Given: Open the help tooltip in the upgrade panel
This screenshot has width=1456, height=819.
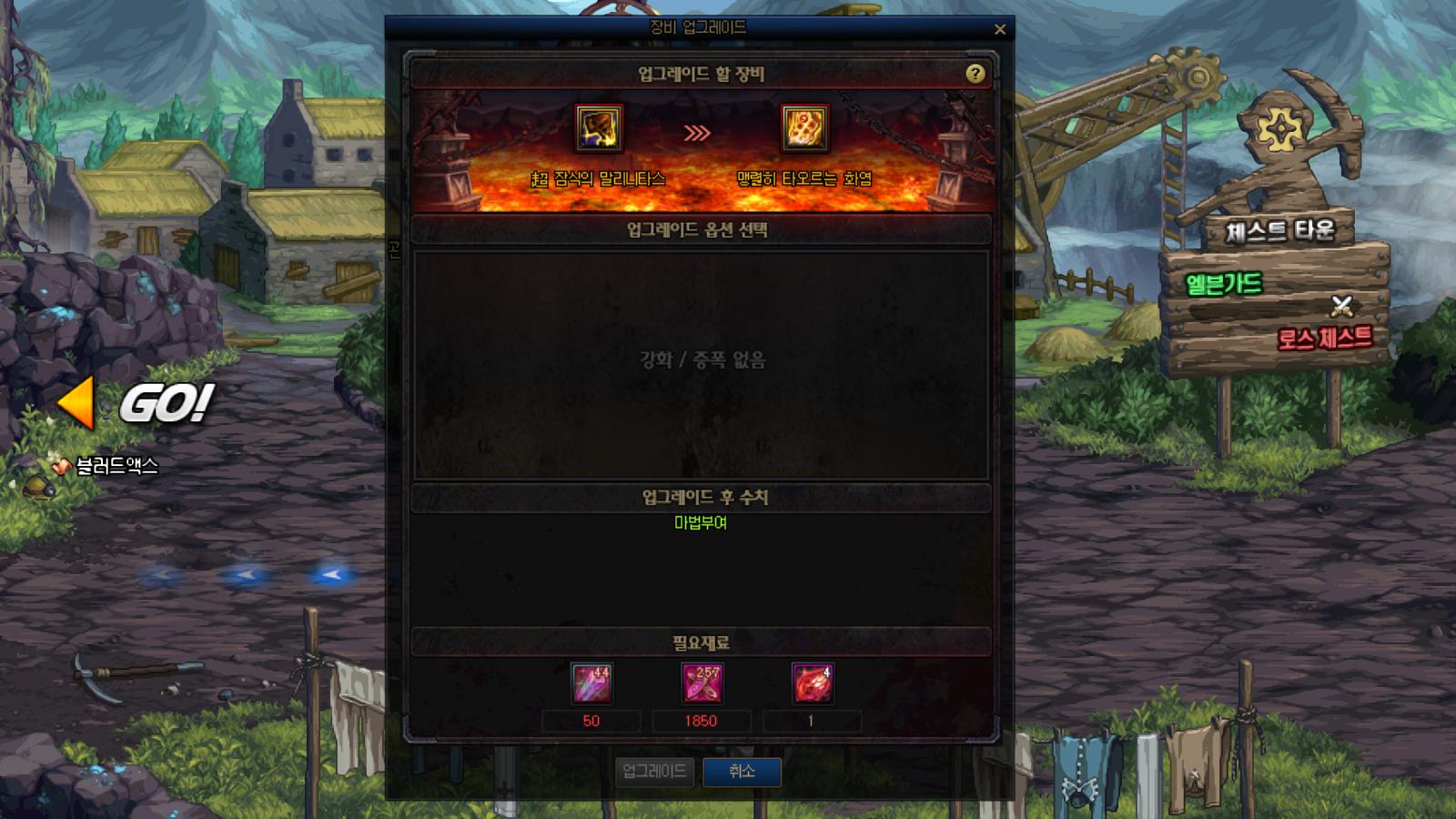Looking at the screenshot, I should (976, 73).
